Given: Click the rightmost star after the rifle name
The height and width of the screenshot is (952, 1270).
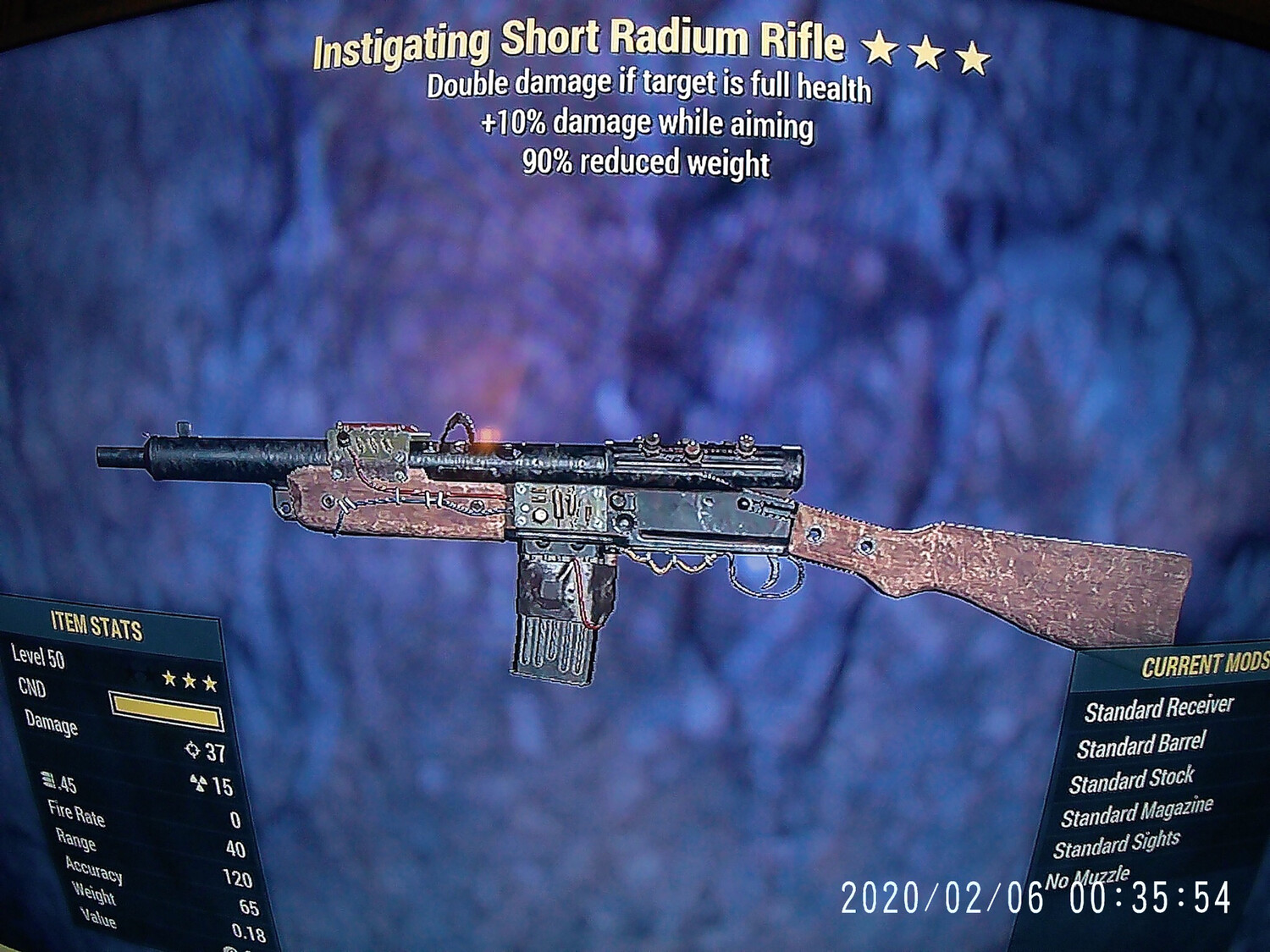Looking at the screenshot, I should point(971,52).
